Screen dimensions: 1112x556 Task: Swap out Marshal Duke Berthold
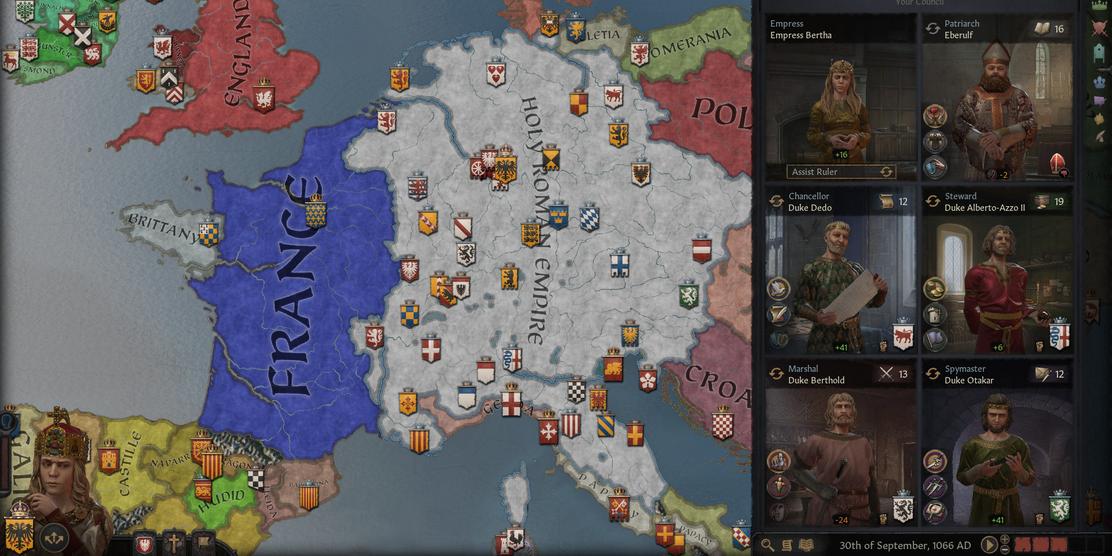[776, 374]
